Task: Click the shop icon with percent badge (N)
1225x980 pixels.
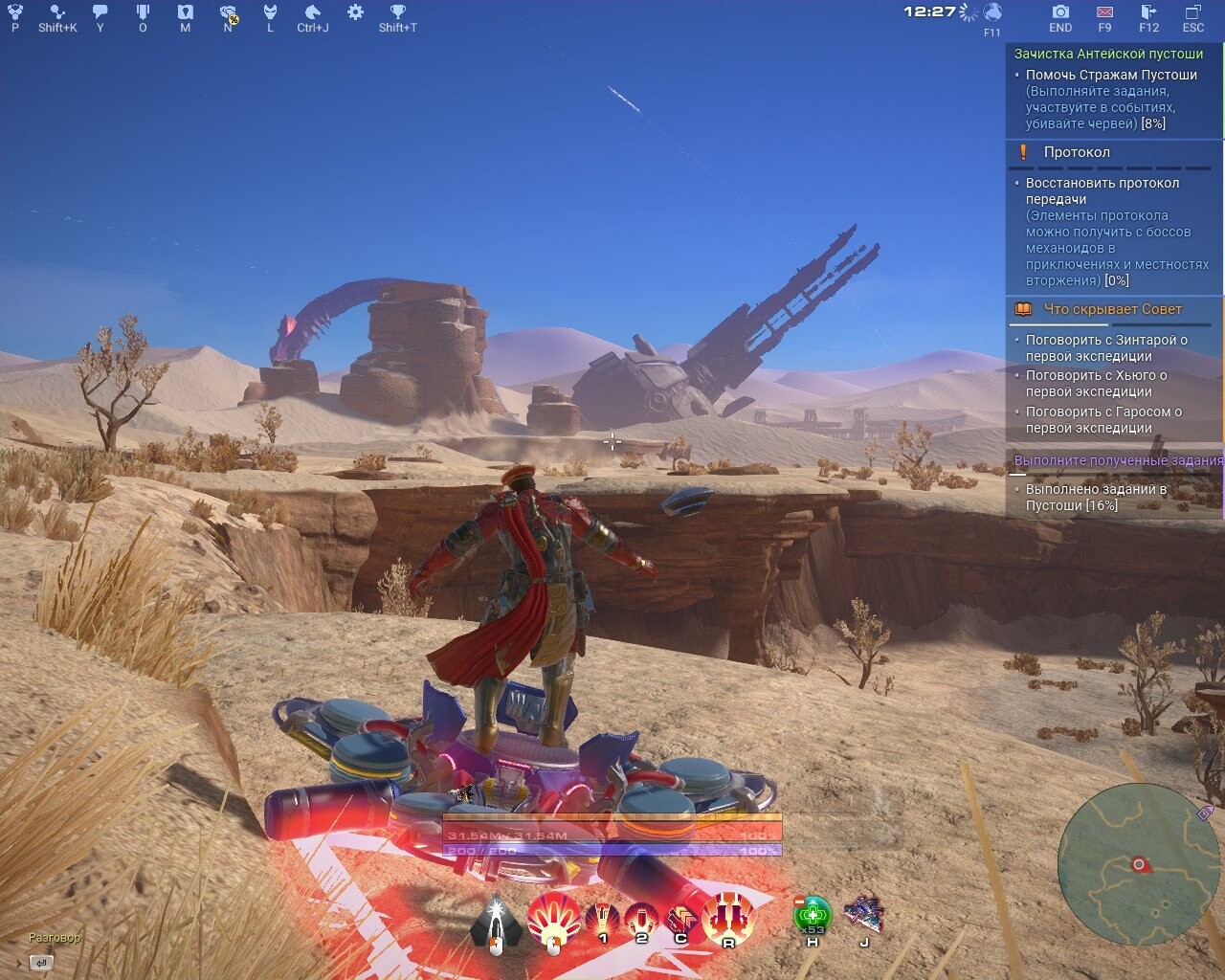Action: pos(227,12)
